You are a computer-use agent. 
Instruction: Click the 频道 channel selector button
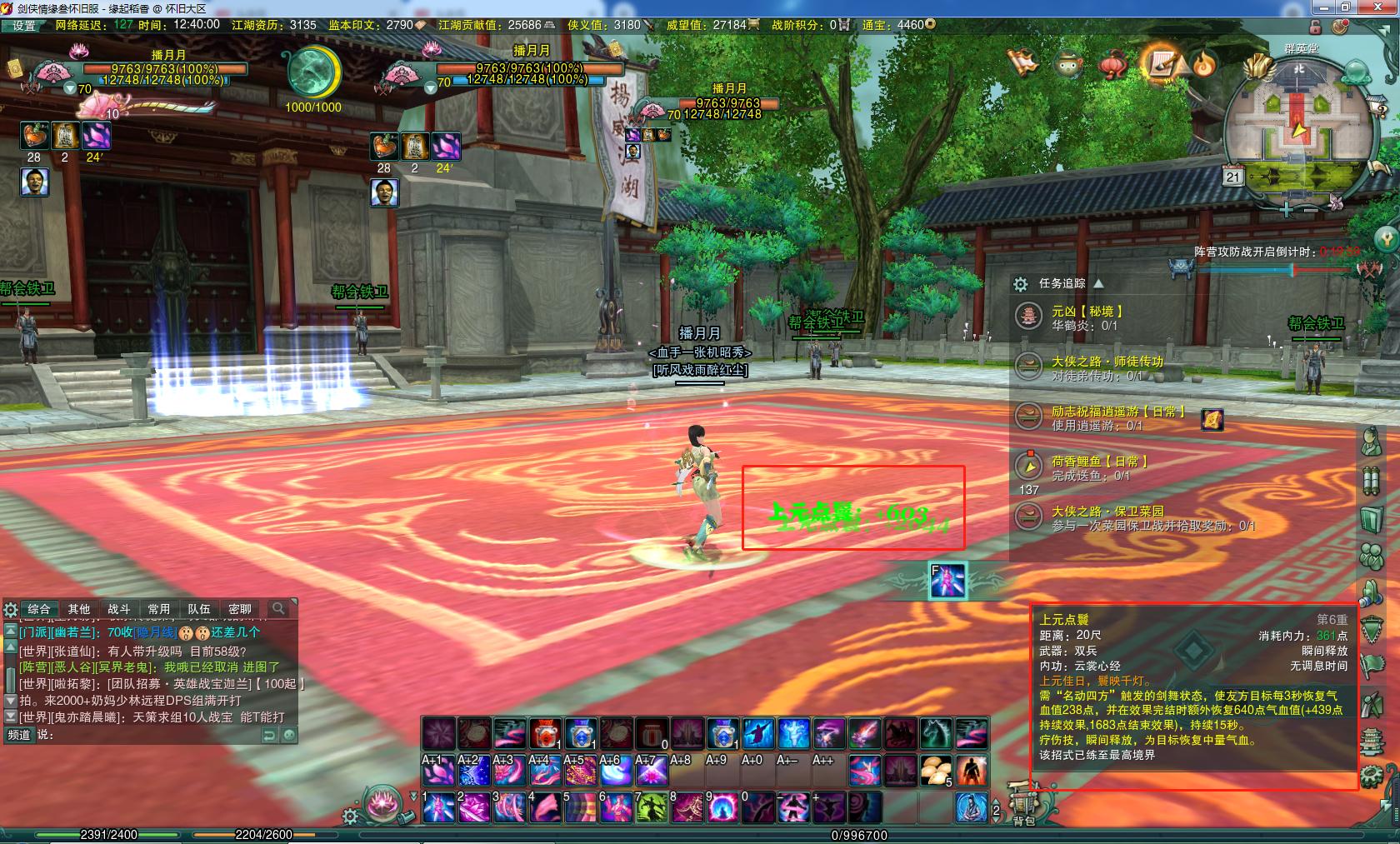pyautogui.click(x=19, y=735)
